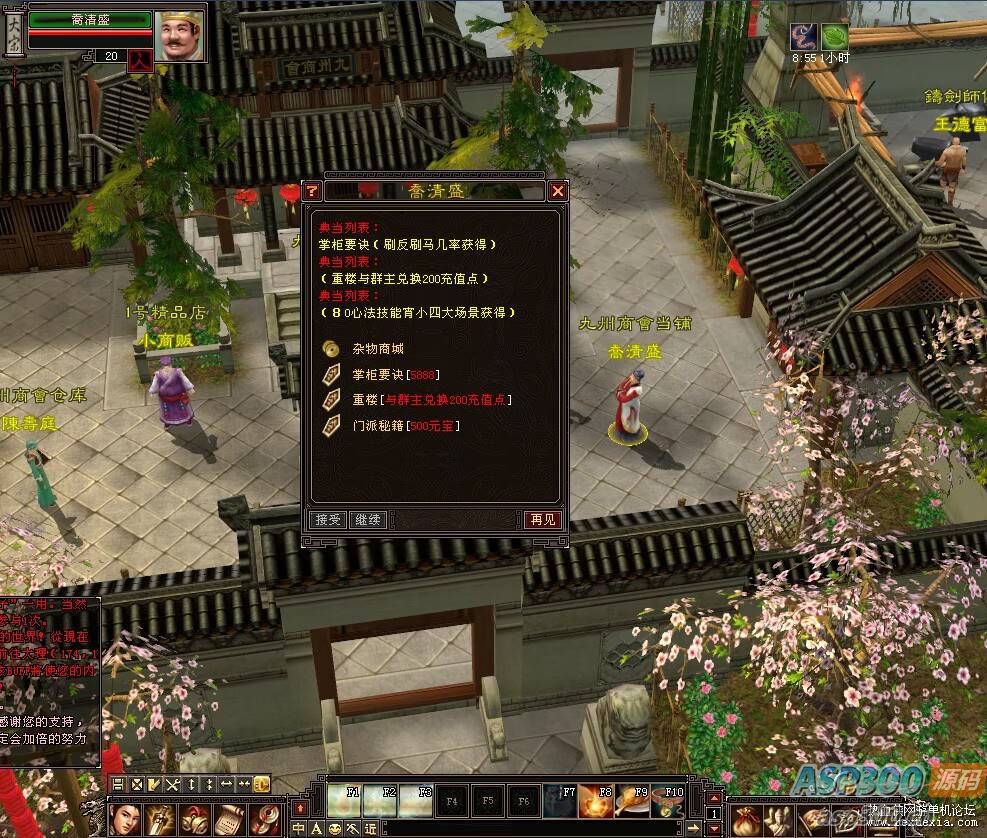Open the chat emoticon smiley button
The width and height of the screenshot is (987, 838).
pyautogui.click(x=335, y=829)
